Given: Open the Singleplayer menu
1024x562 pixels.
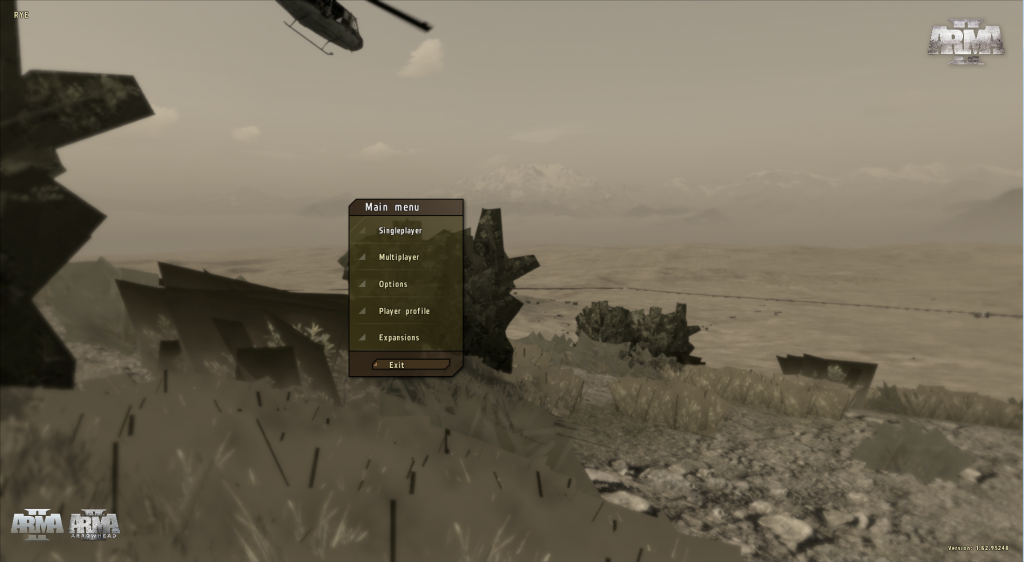Looking at the screenshot, I should point(400,231).
